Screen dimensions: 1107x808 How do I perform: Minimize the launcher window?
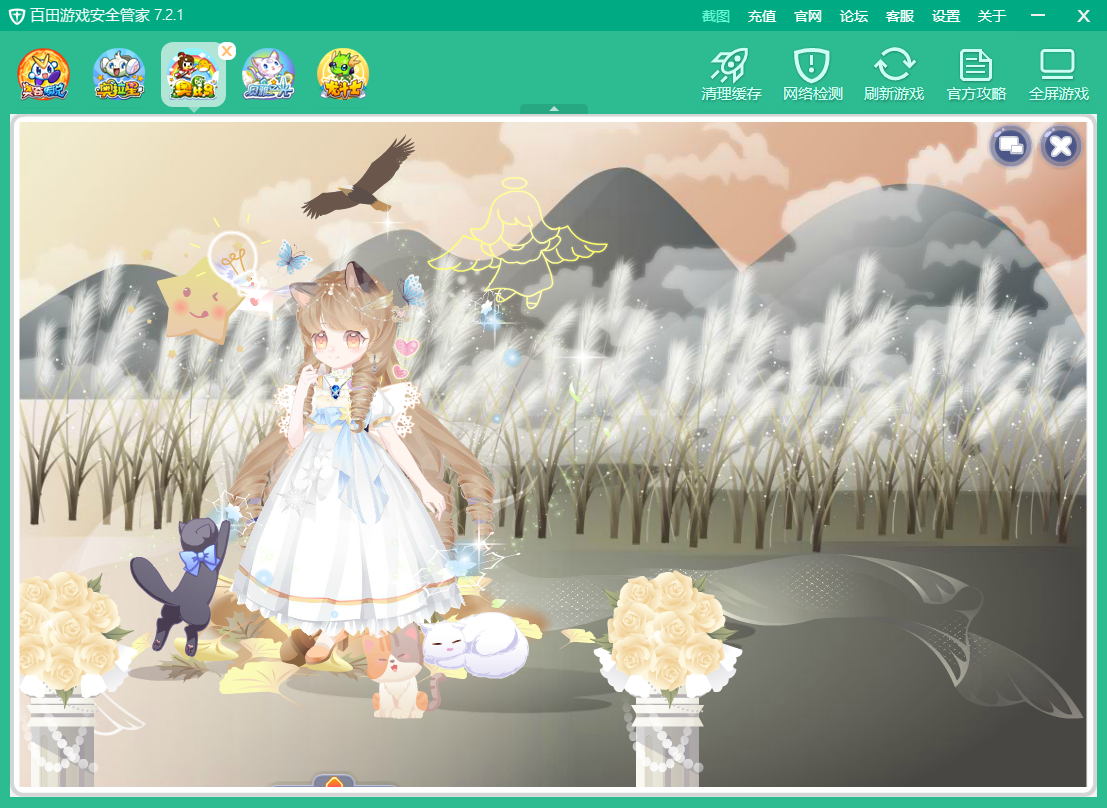[1038, 16]
